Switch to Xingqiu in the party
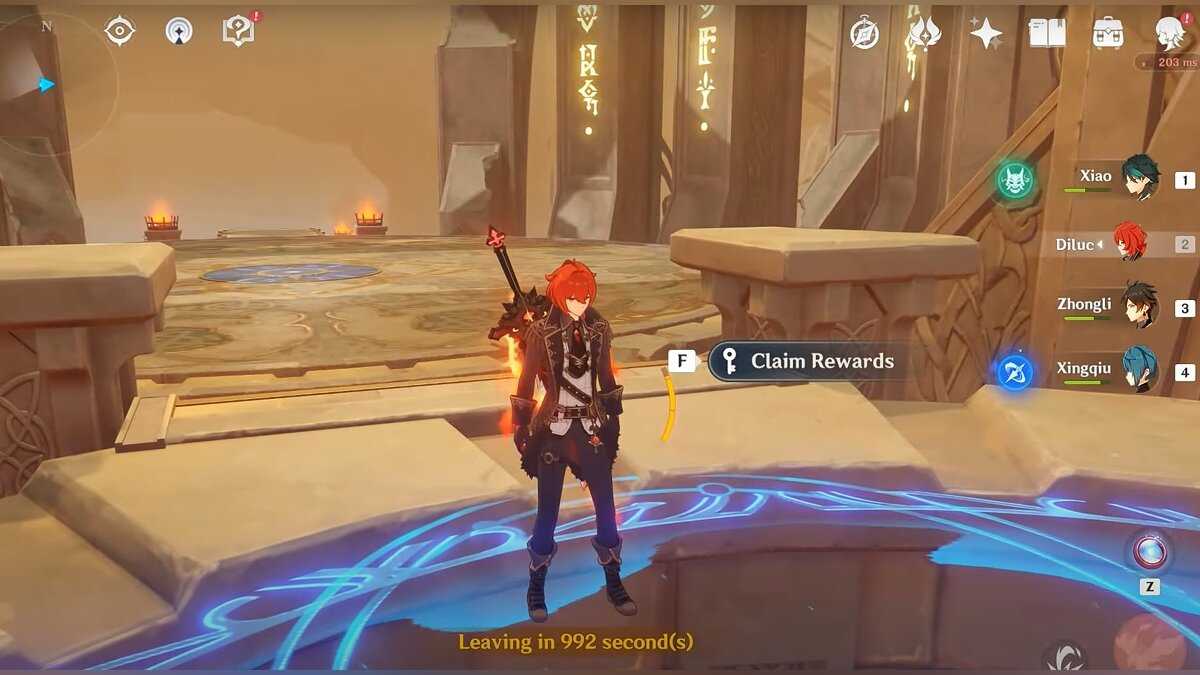Viewport: 1200px width, 675px height. tap(1137, 370)
